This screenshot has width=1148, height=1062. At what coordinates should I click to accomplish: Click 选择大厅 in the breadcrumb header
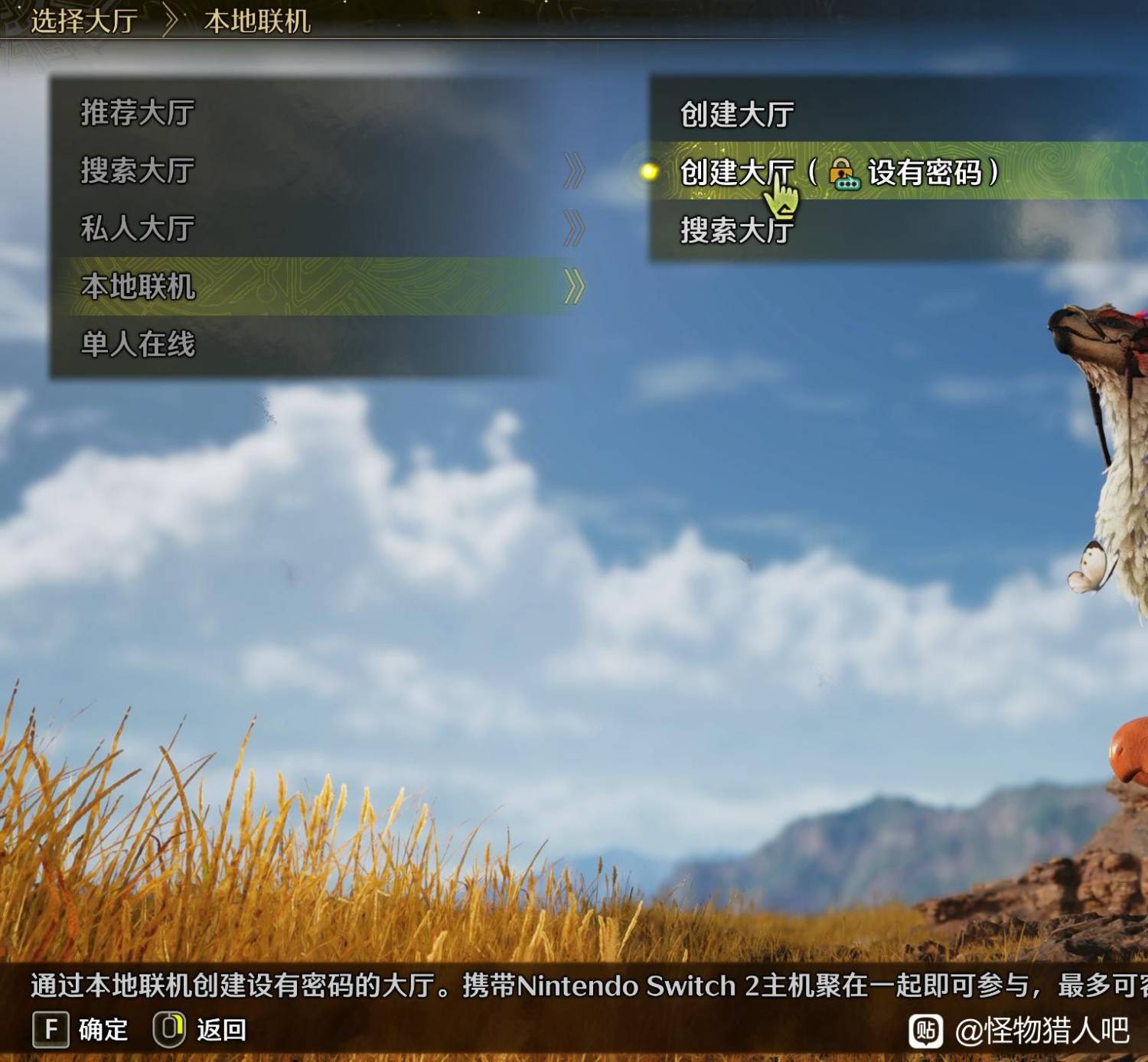[x=84, y=21]
